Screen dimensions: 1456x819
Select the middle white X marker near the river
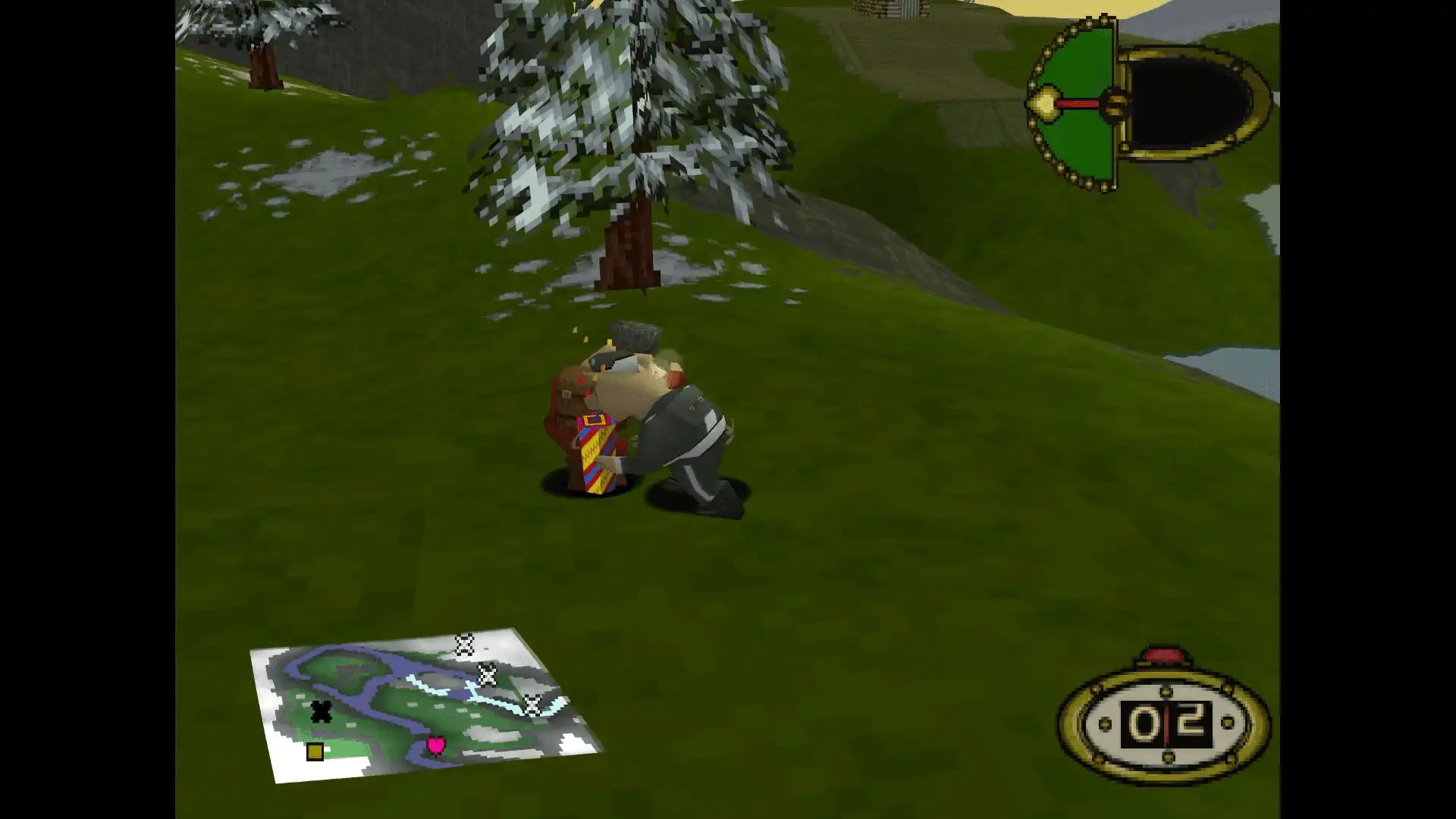(488, 674)
